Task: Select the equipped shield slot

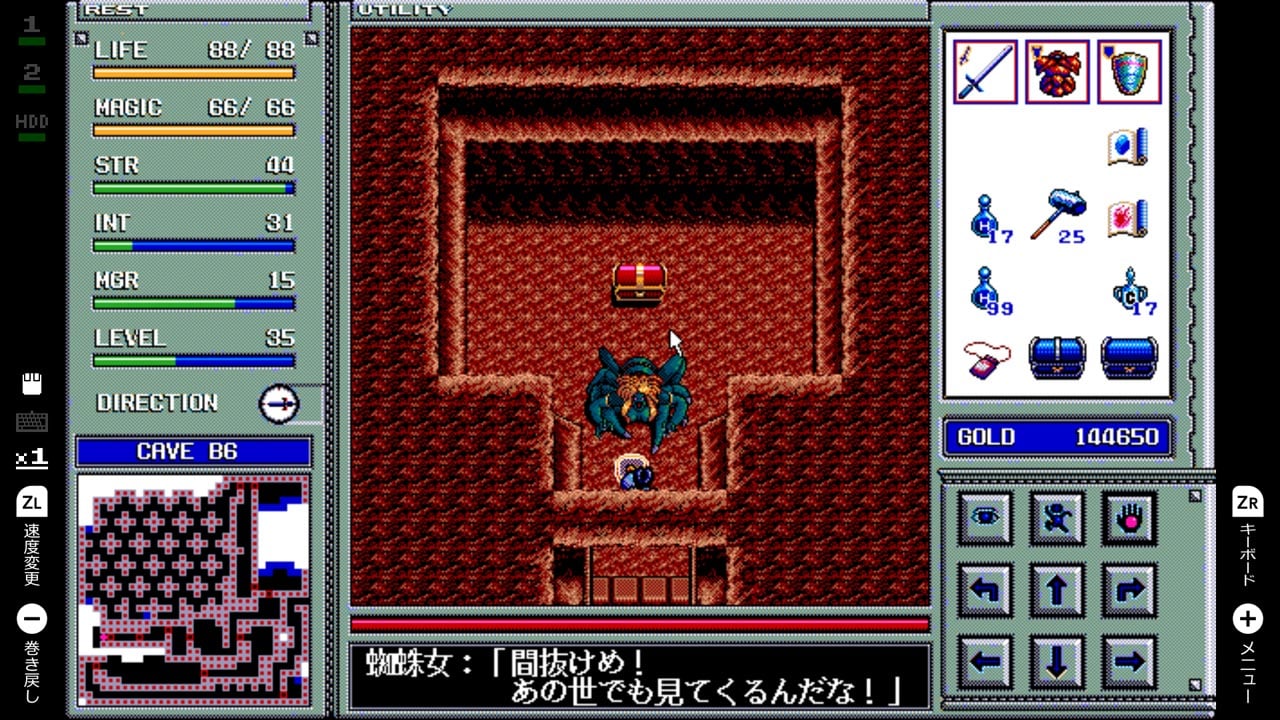Action: [x=1130, y=72]
